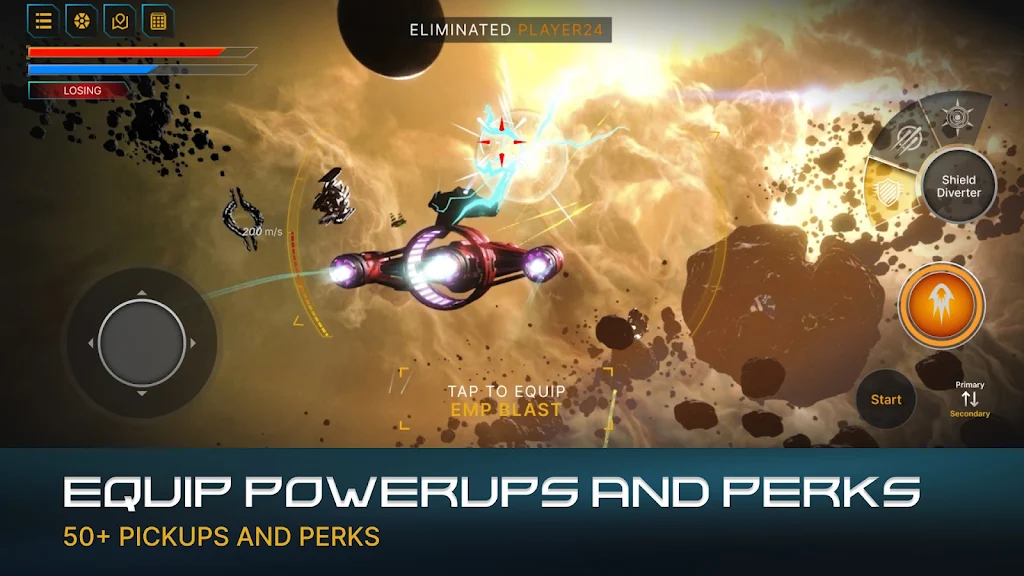Tap to equip EMP Blast pickup
Screen dimensions: 1024x576
tap(506, 400)
